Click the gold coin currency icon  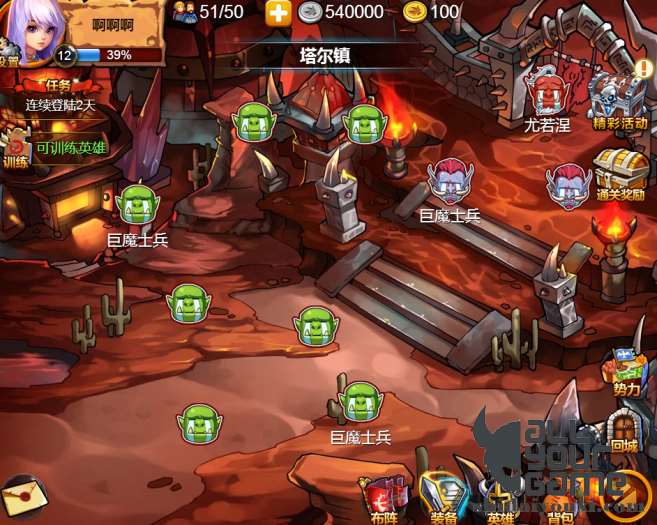414,12
